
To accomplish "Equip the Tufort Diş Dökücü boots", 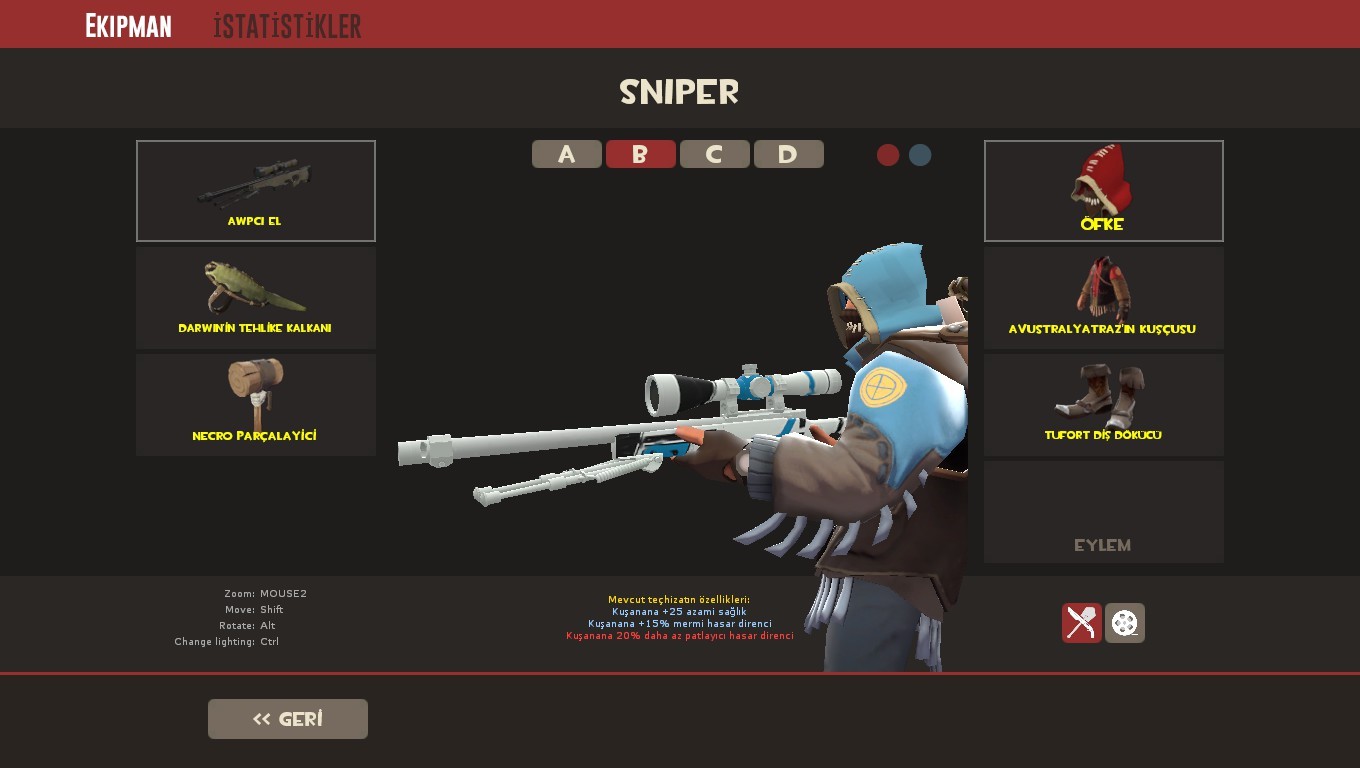I will 1103,404.
